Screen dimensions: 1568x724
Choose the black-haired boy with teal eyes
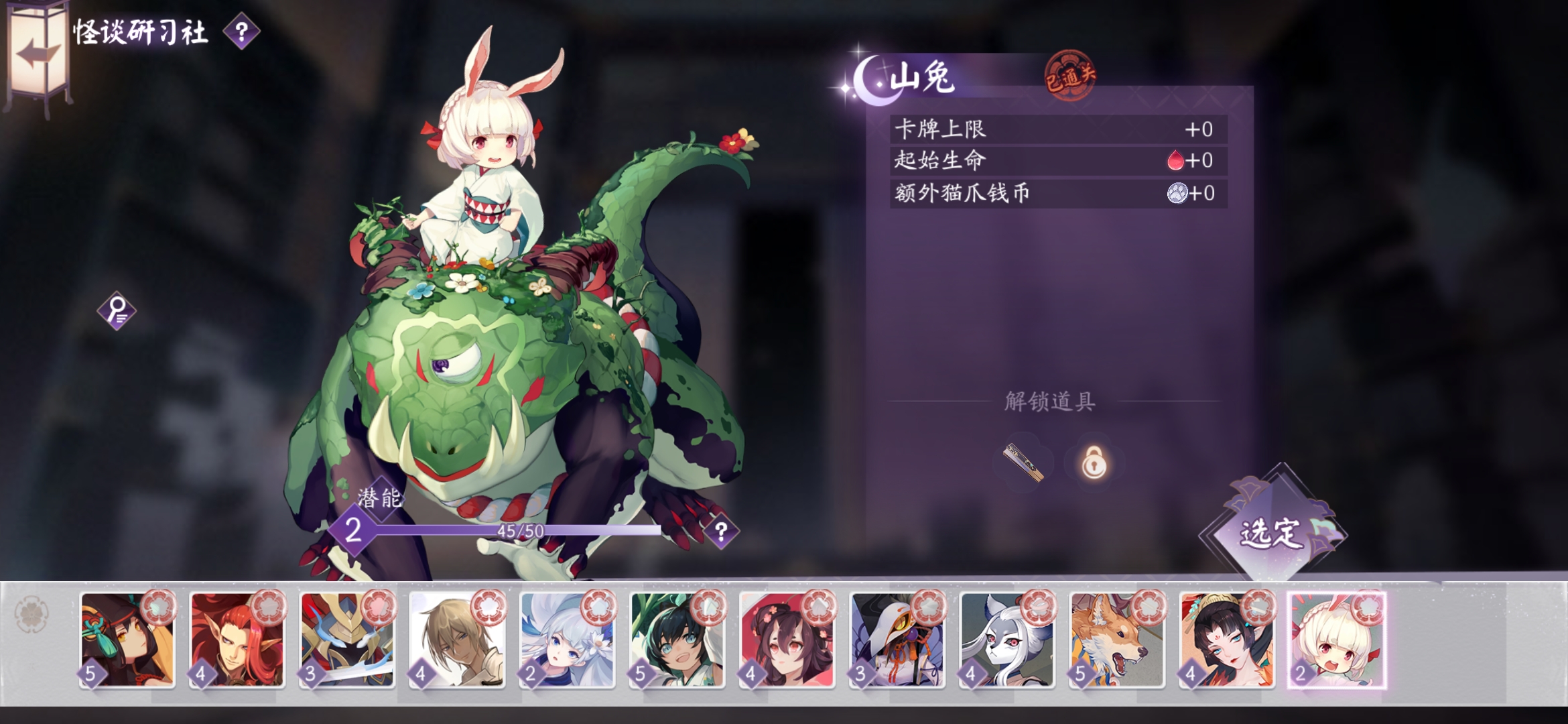click(677, 640)
